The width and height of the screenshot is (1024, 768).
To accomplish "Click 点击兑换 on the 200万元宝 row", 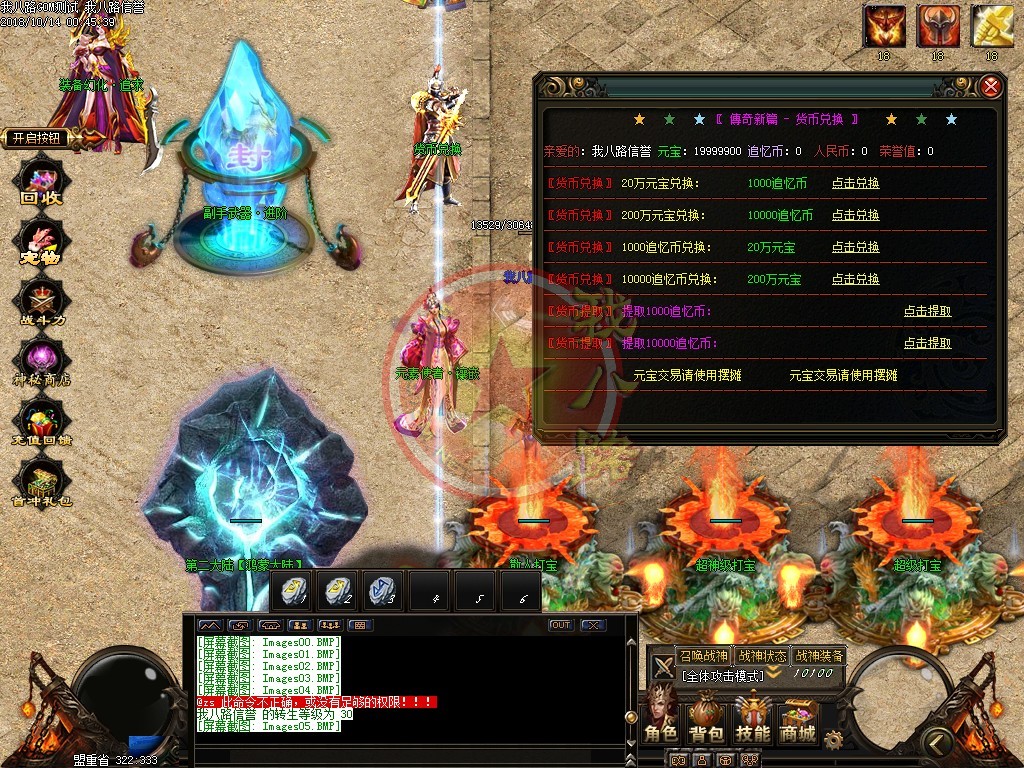I will tap(855, 215).
